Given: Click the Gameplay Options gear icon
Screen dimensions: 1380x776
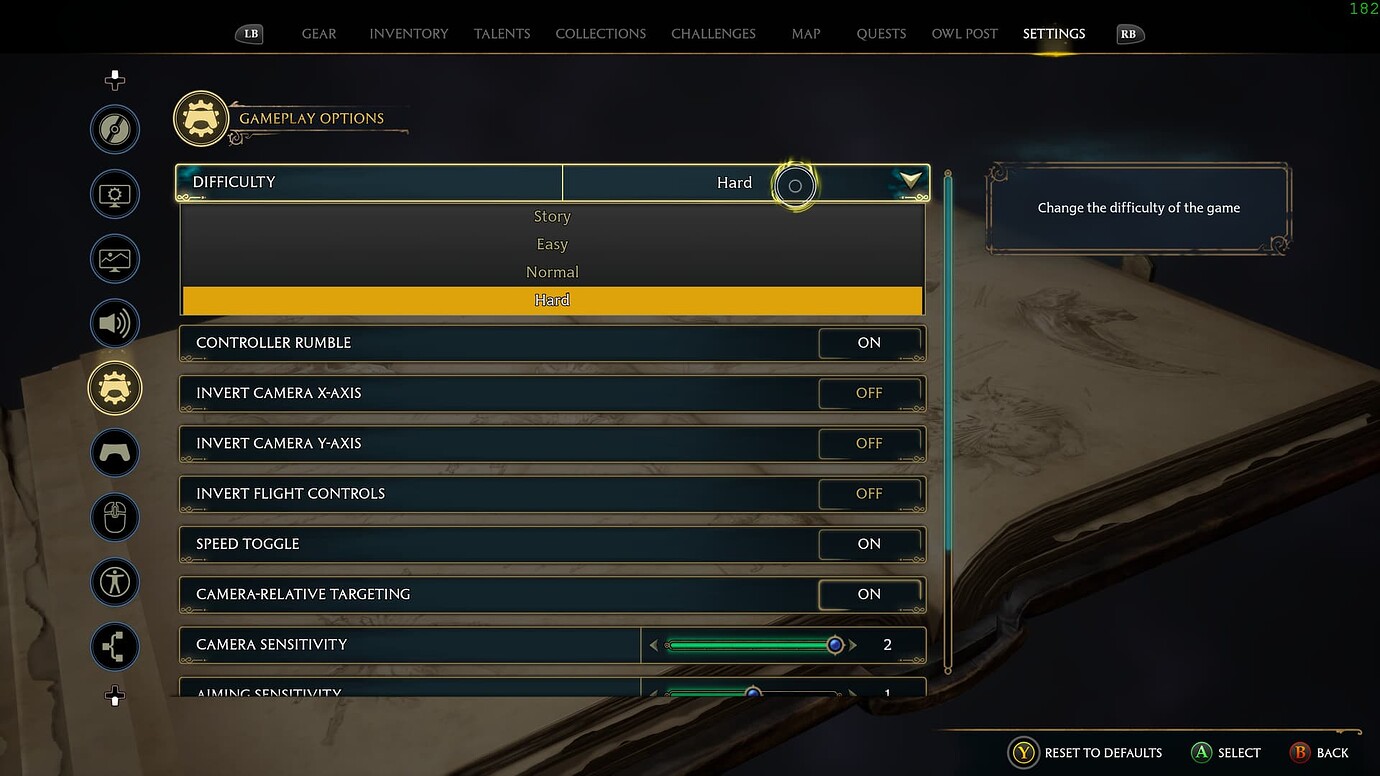Looking at the screenshot, I should click(x=114, y=388).
